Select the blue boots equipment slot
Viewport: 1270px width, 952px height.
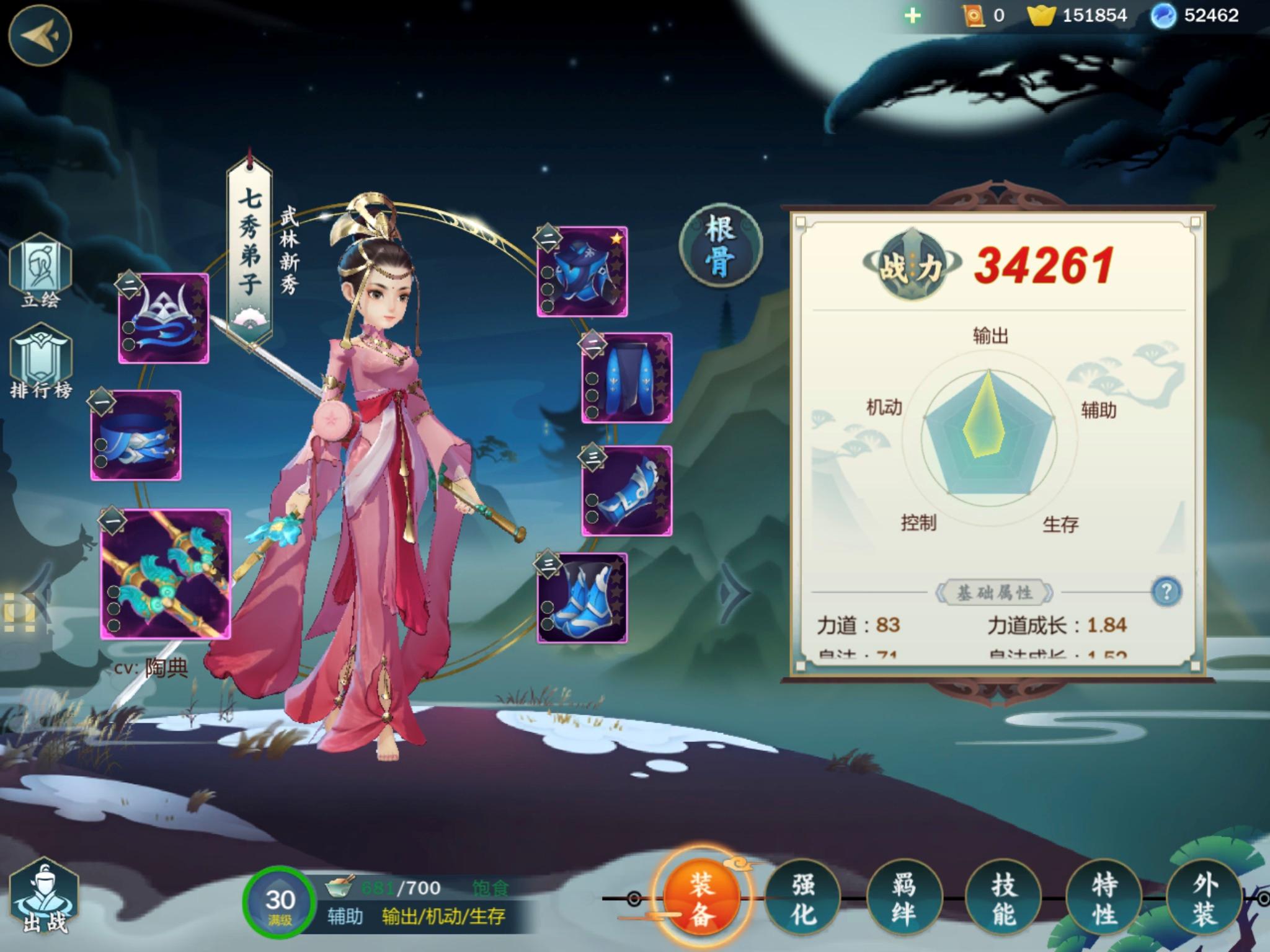pos(582,597)
